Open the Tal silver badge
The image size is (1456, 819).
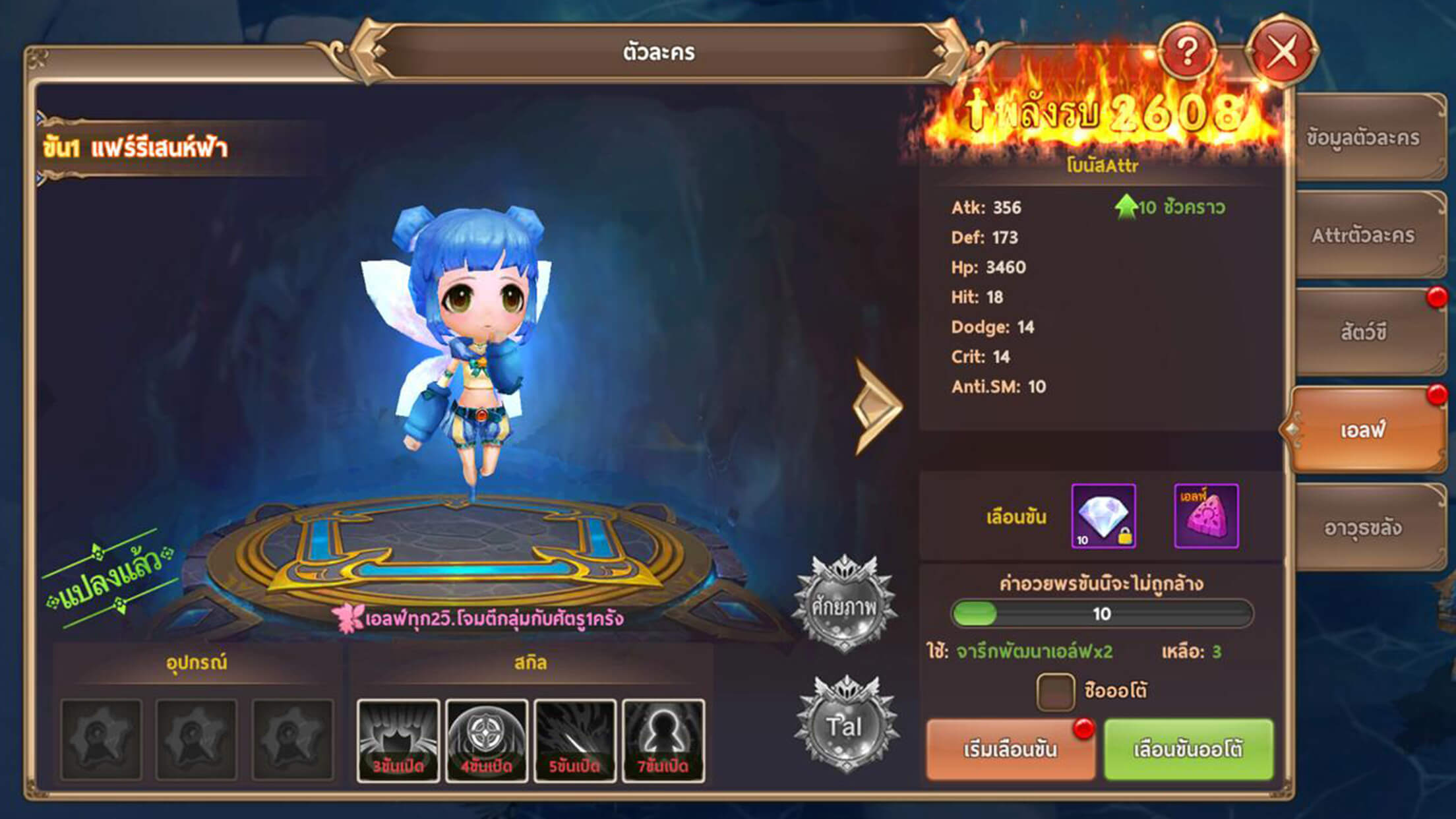pos(845,725)
